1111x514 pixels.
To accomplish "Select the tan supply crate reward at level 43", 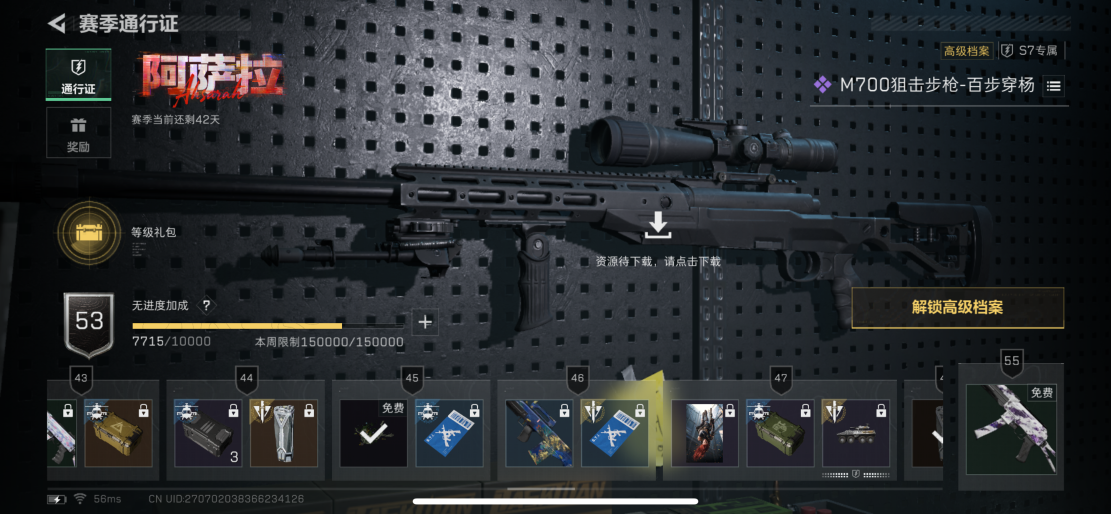I will click(118, 434).
